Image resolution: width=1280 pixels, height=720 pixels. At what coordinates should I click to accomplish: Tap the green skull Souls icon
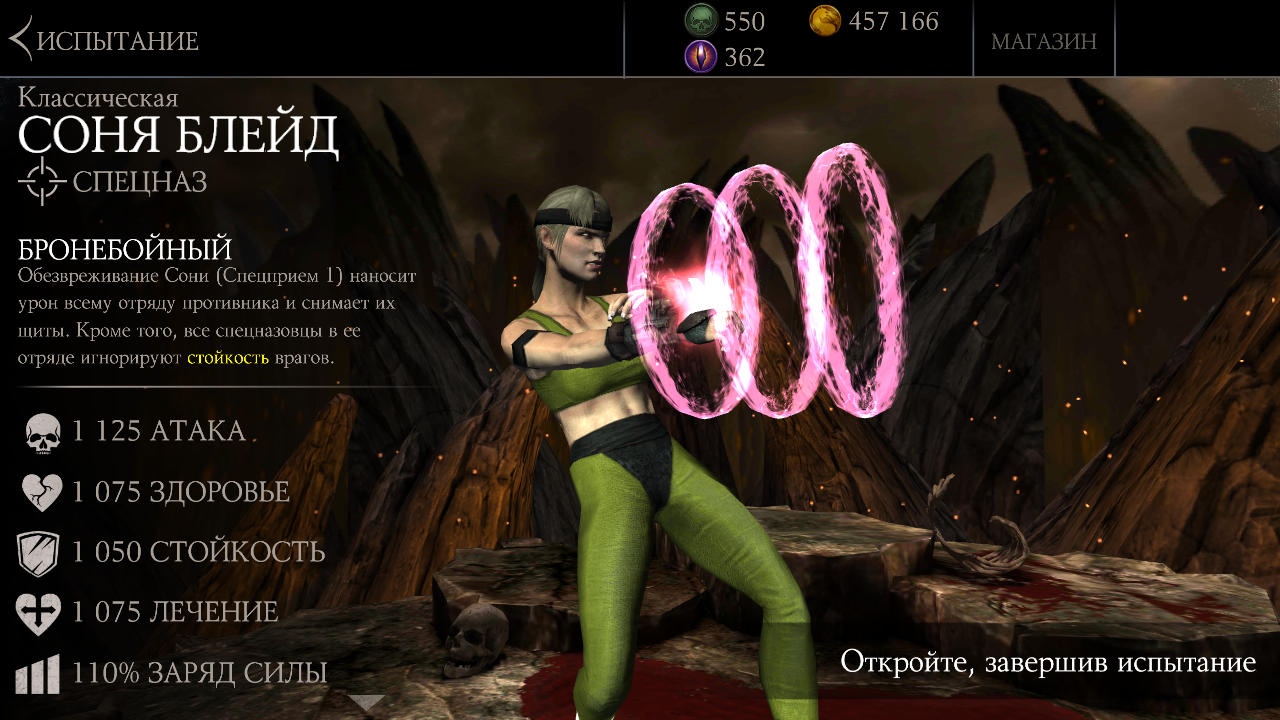(x=700, y=21)
